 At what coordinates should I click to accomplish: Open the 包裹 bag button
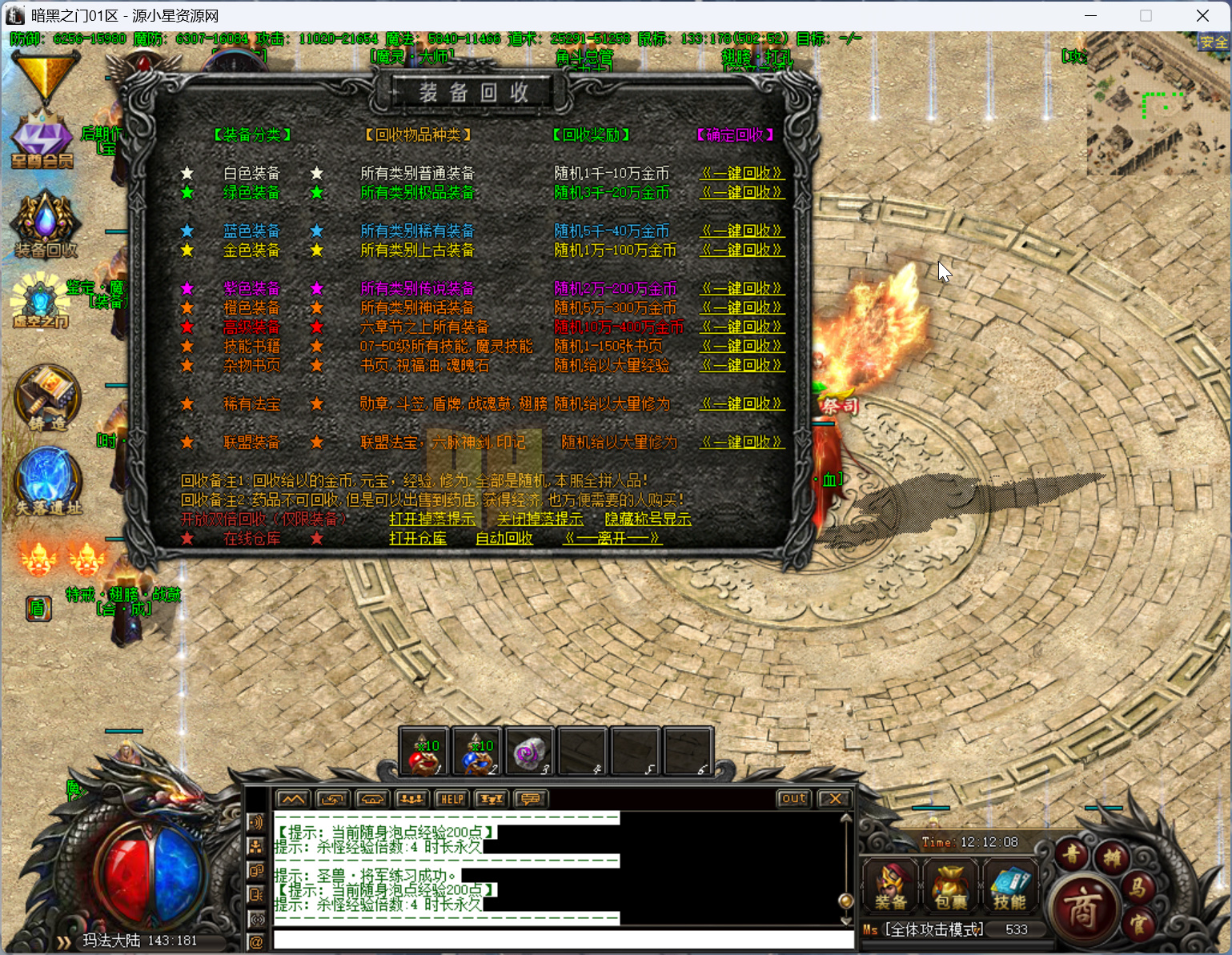point(950,886)
